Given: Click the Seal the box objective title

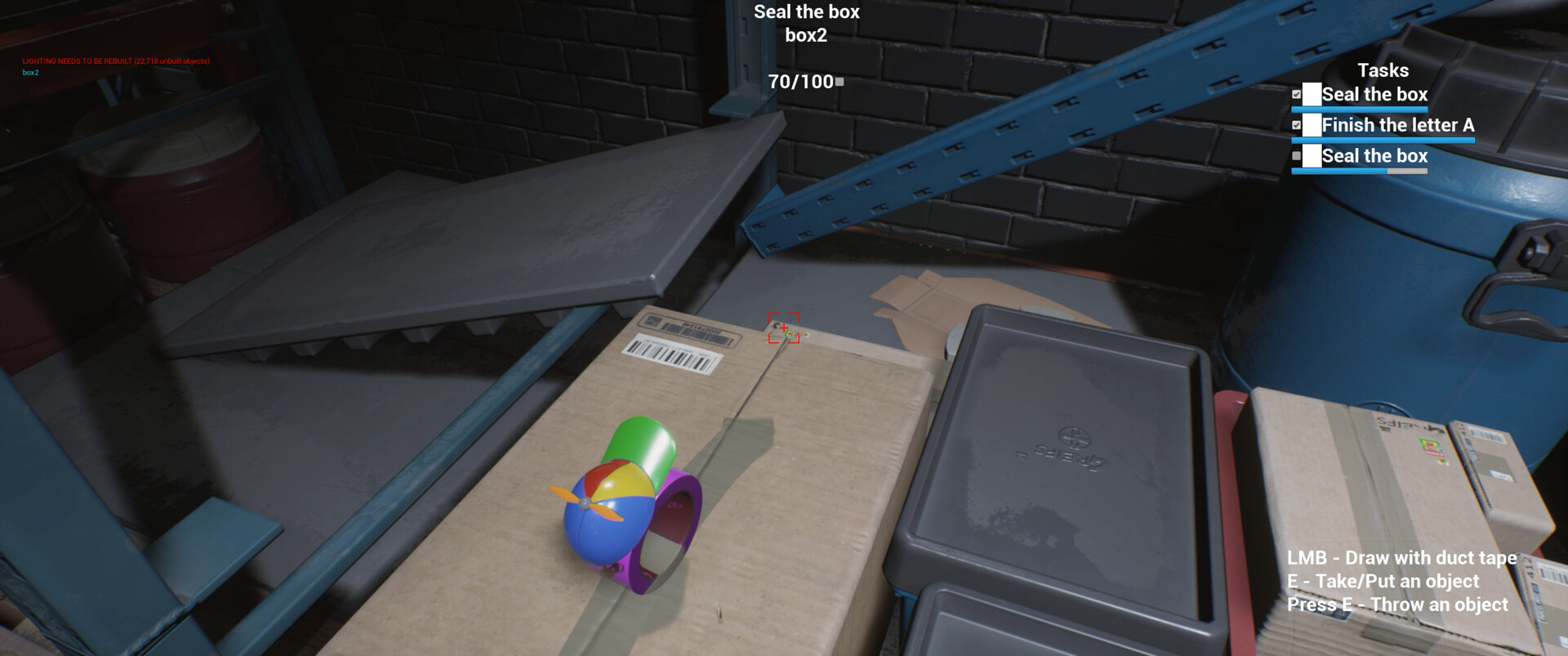Looking at the screenshot, I should pos(807,12).
